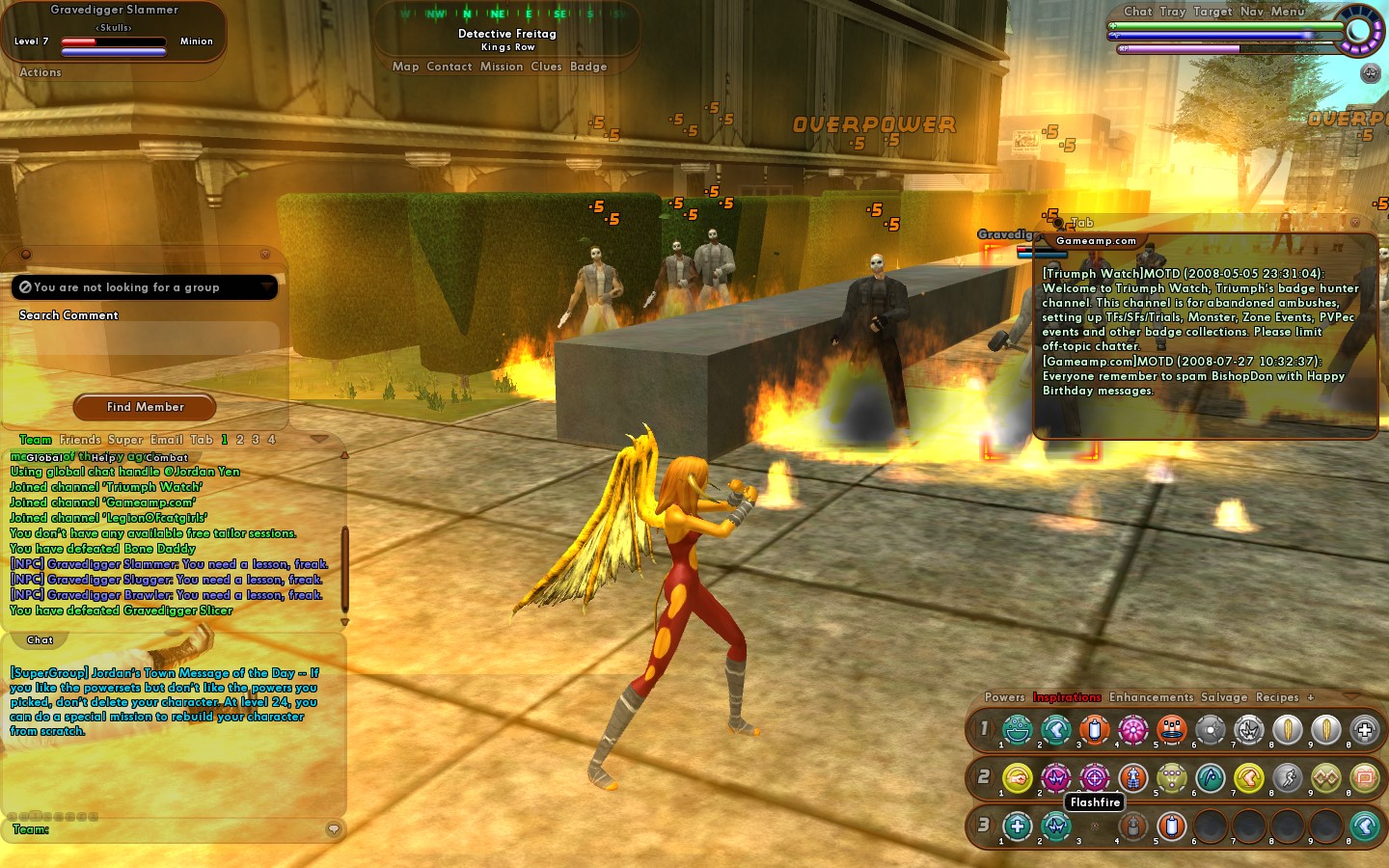Open the Email tab
Image resolution: width=1389 pixels, height=868 pixels.
(x=167, y=440)
